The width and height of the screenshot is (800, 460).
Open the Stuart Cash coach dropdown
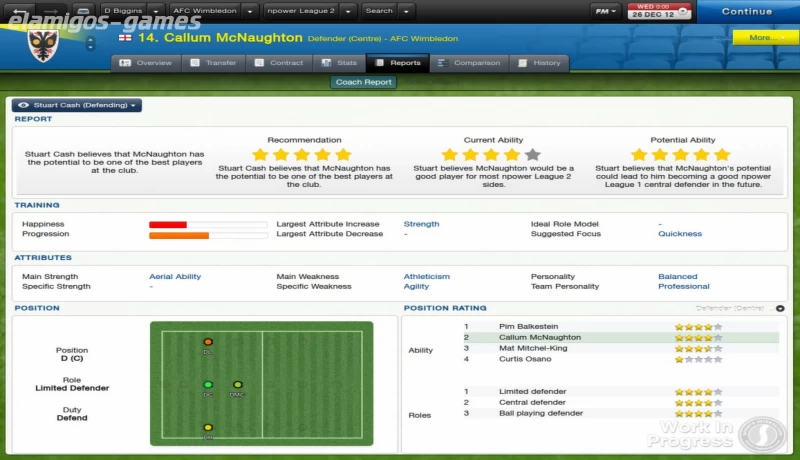point(77,105)
